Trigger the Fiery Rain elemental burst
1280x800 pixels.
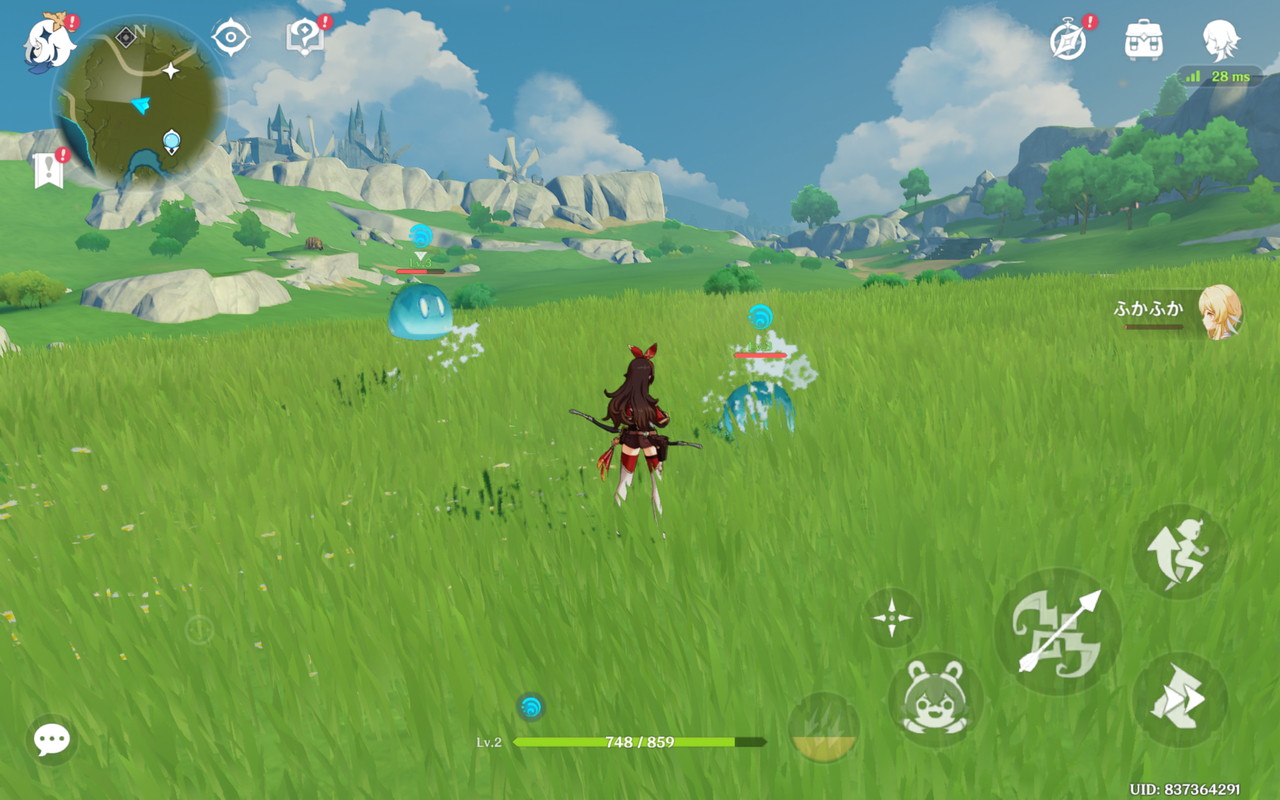point(824,727)
